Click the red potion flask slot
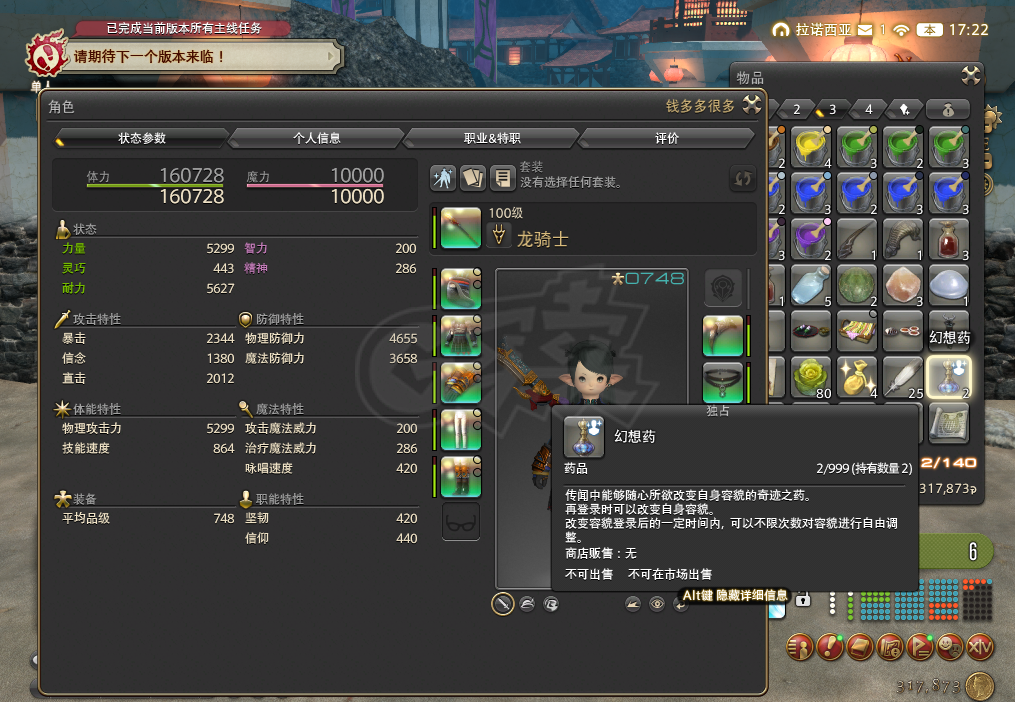The width and height of the screenshot is (1015, 702). tap(946, 239)
